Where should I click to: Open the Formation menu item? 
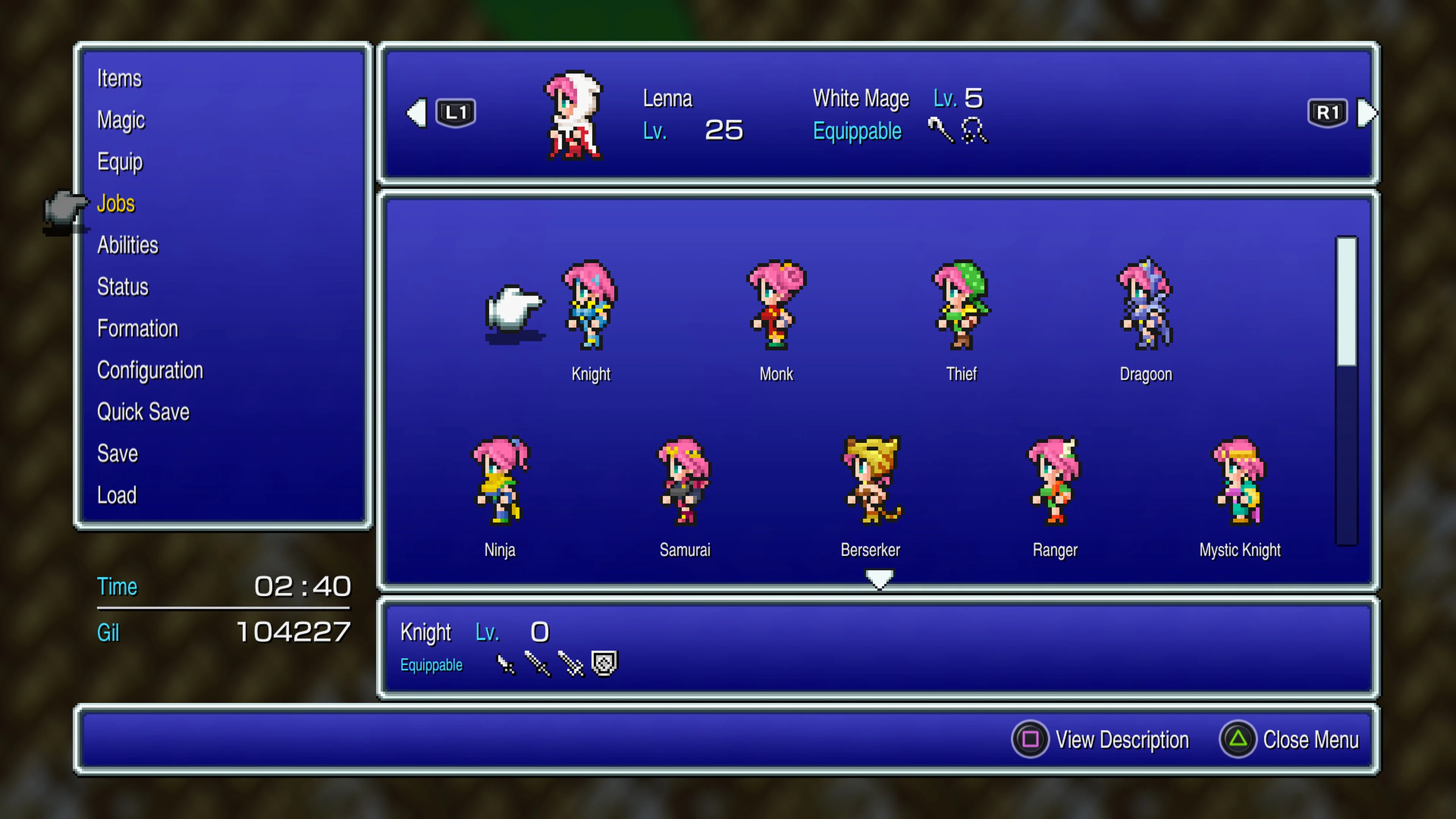tap(137, 328)
